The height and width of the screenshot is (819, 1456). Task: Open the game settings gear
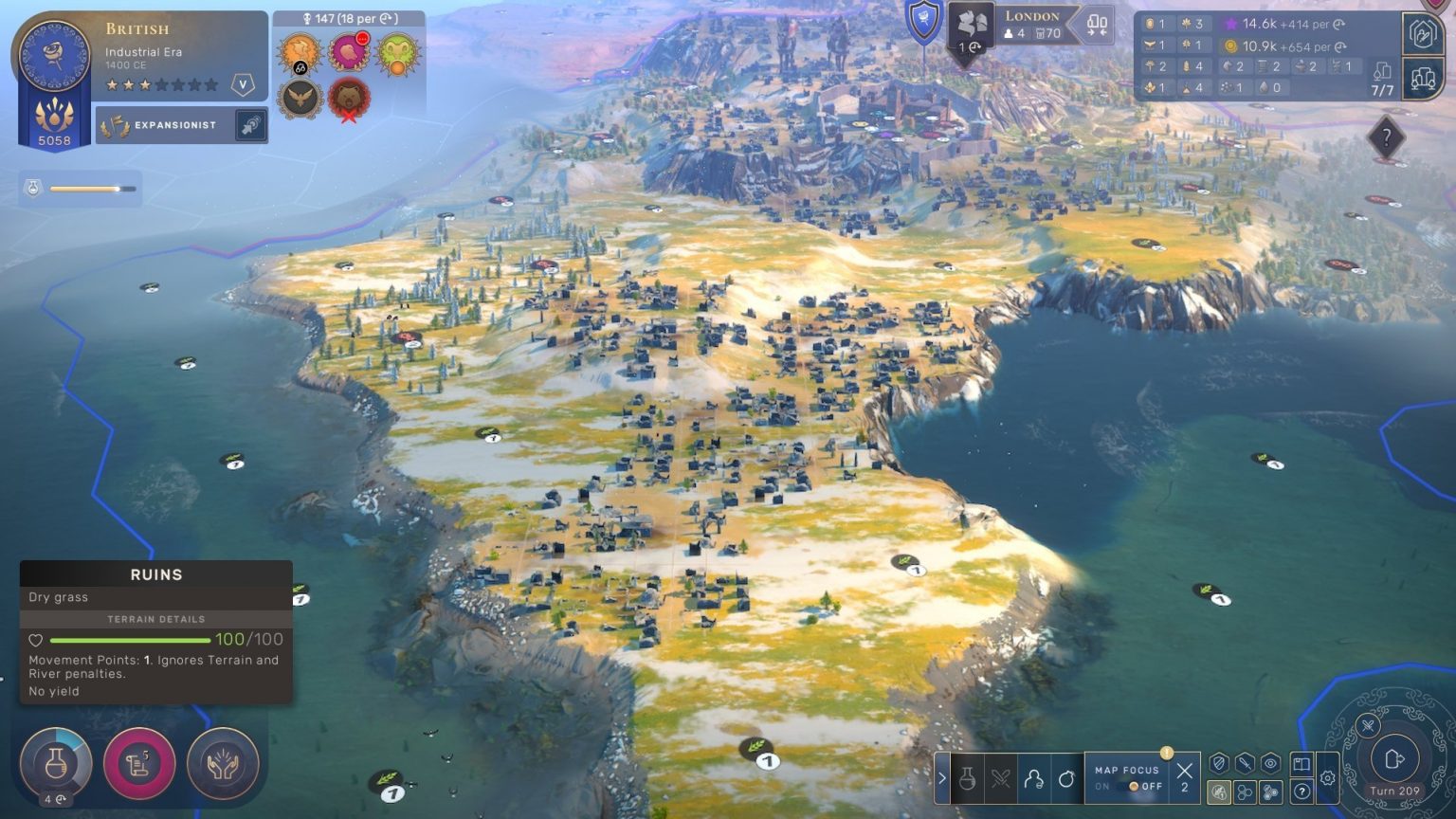pos(1327,777)
